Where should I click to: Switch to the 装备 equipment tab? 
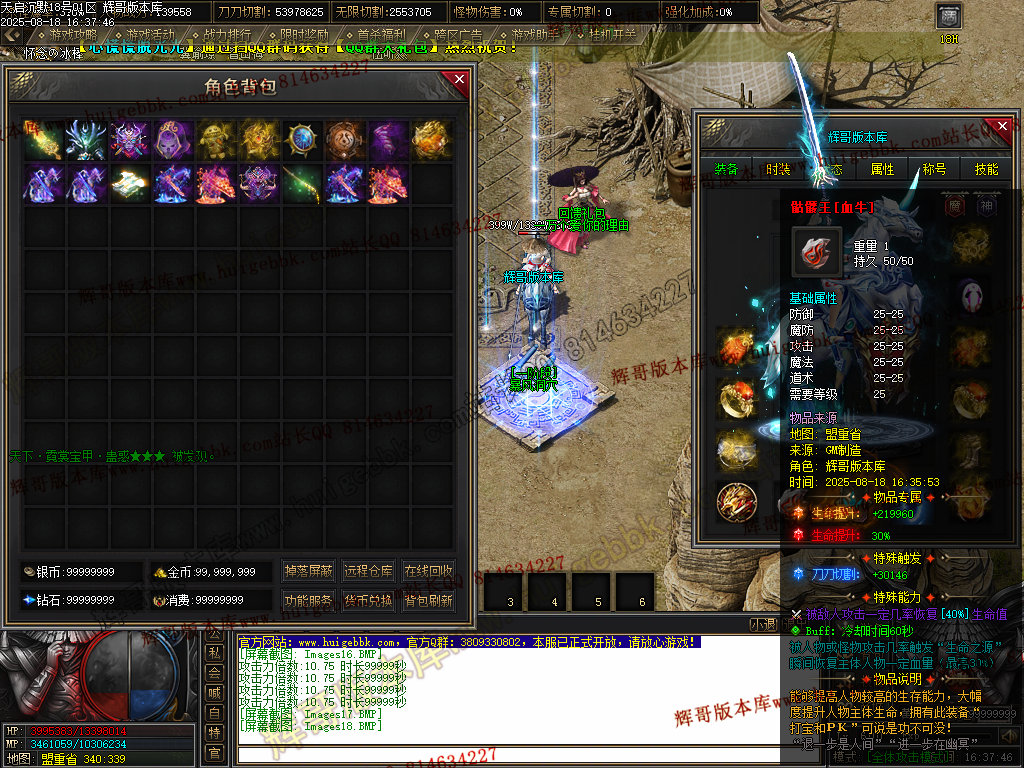727,169
